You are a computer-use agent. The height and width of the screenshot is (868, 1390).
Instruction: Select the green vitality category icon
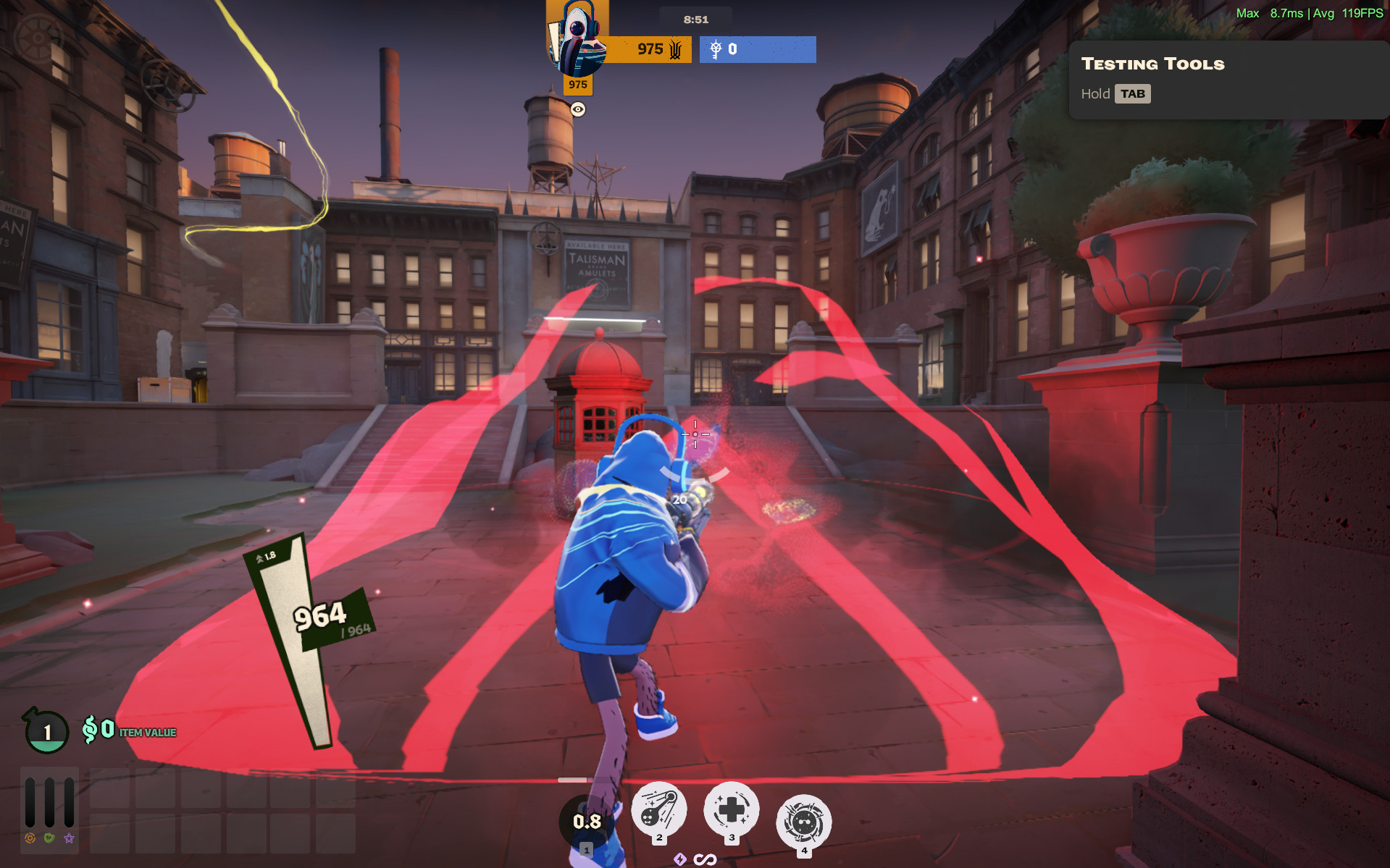pyautogui.click(x=49, y=838)
